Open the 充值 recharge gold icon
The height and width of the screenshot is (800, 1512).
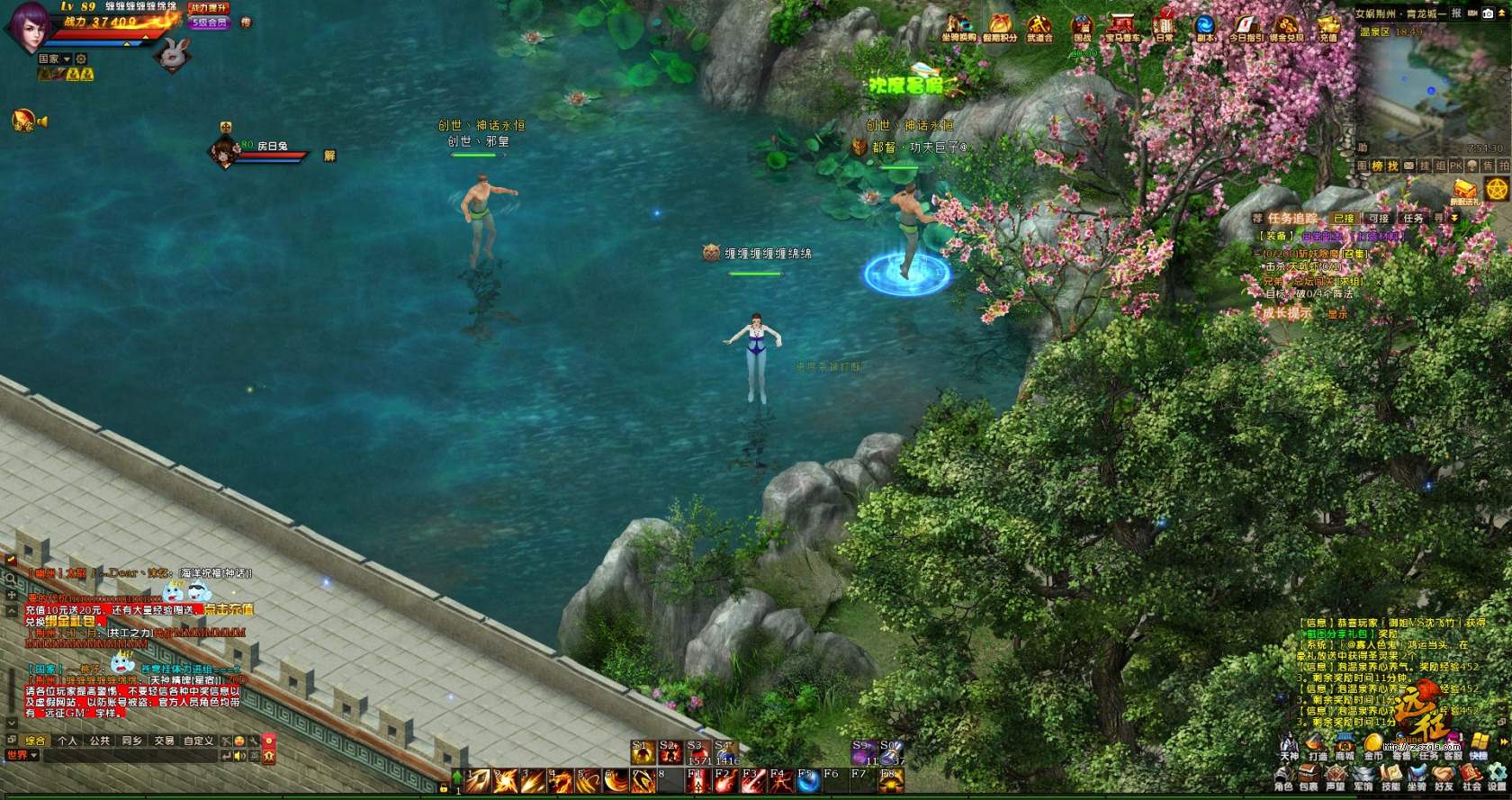click(x=1328, y=26)
